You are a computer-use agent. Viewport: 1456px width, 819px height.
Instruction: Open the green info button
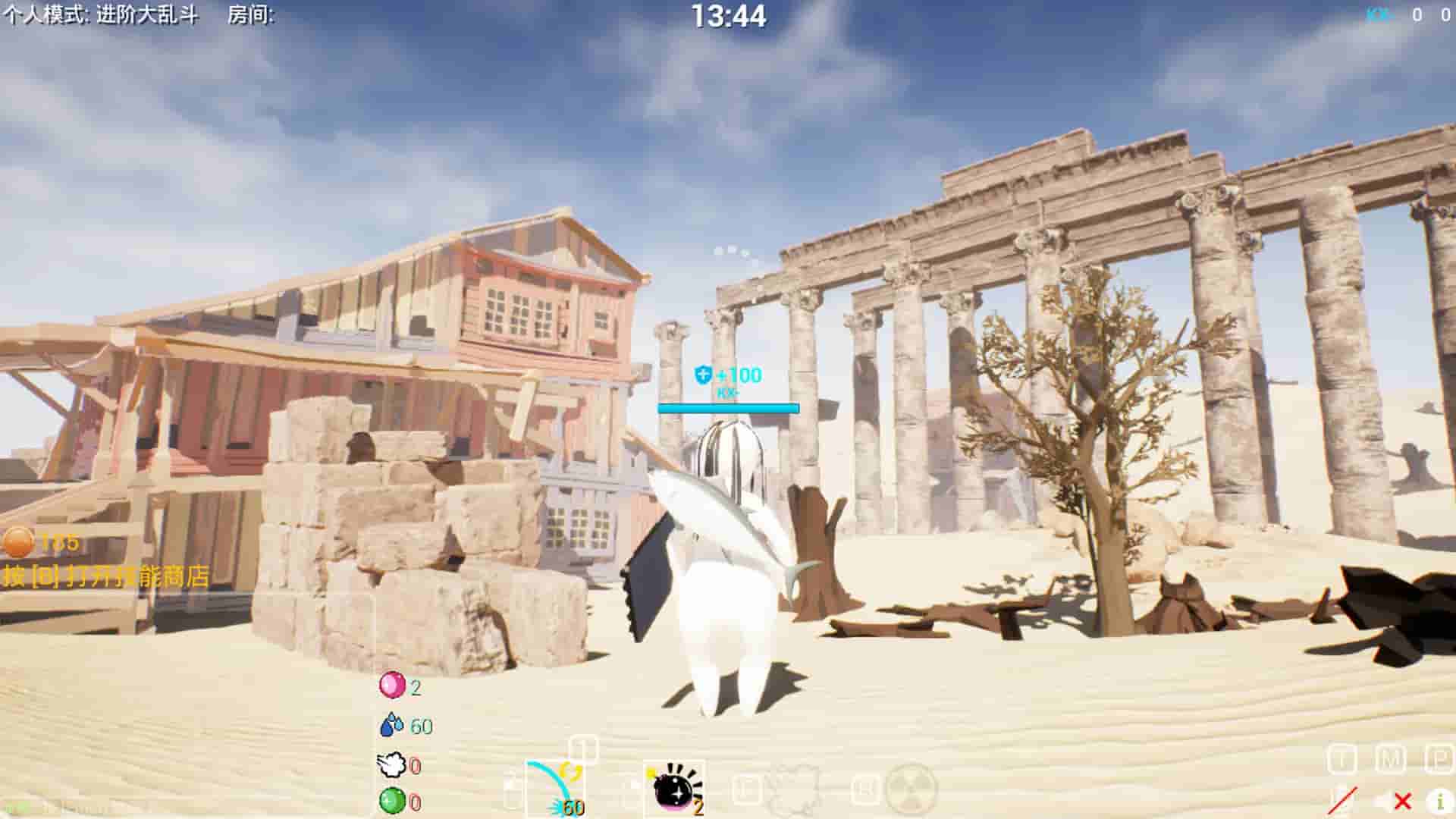1439,800
